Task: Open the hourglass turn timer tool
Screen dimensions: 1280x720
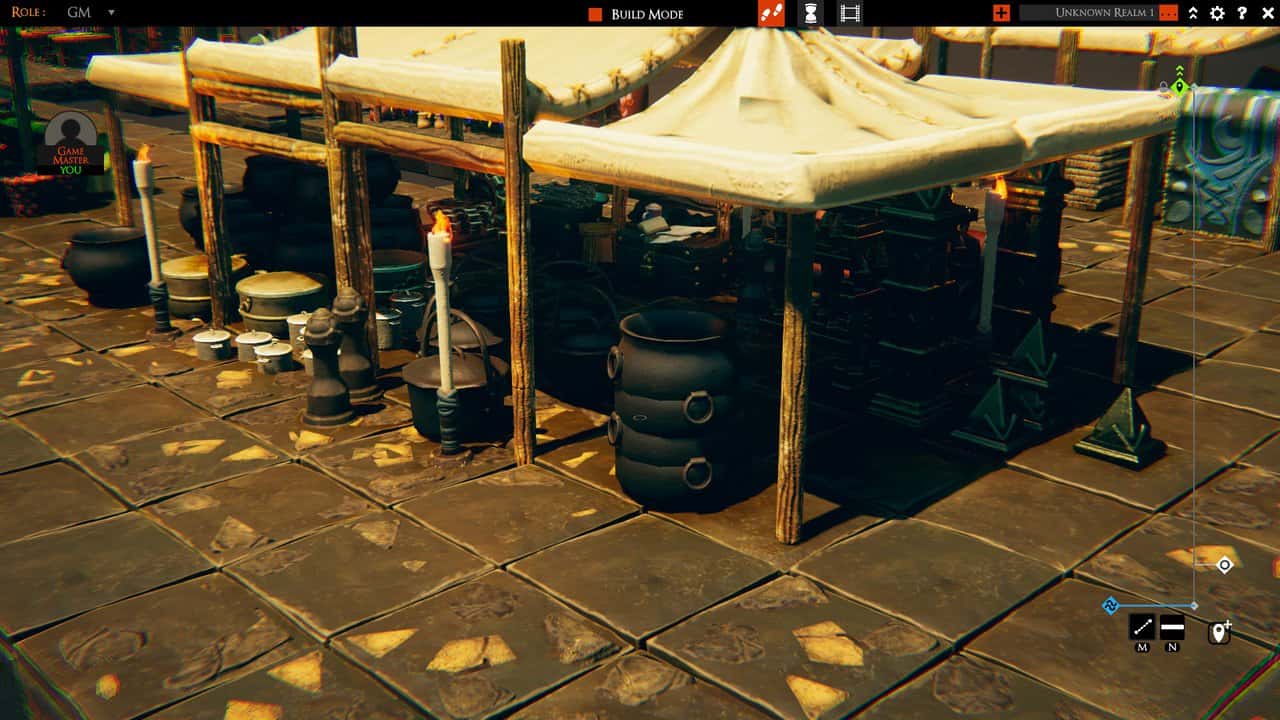Action: 812,14
